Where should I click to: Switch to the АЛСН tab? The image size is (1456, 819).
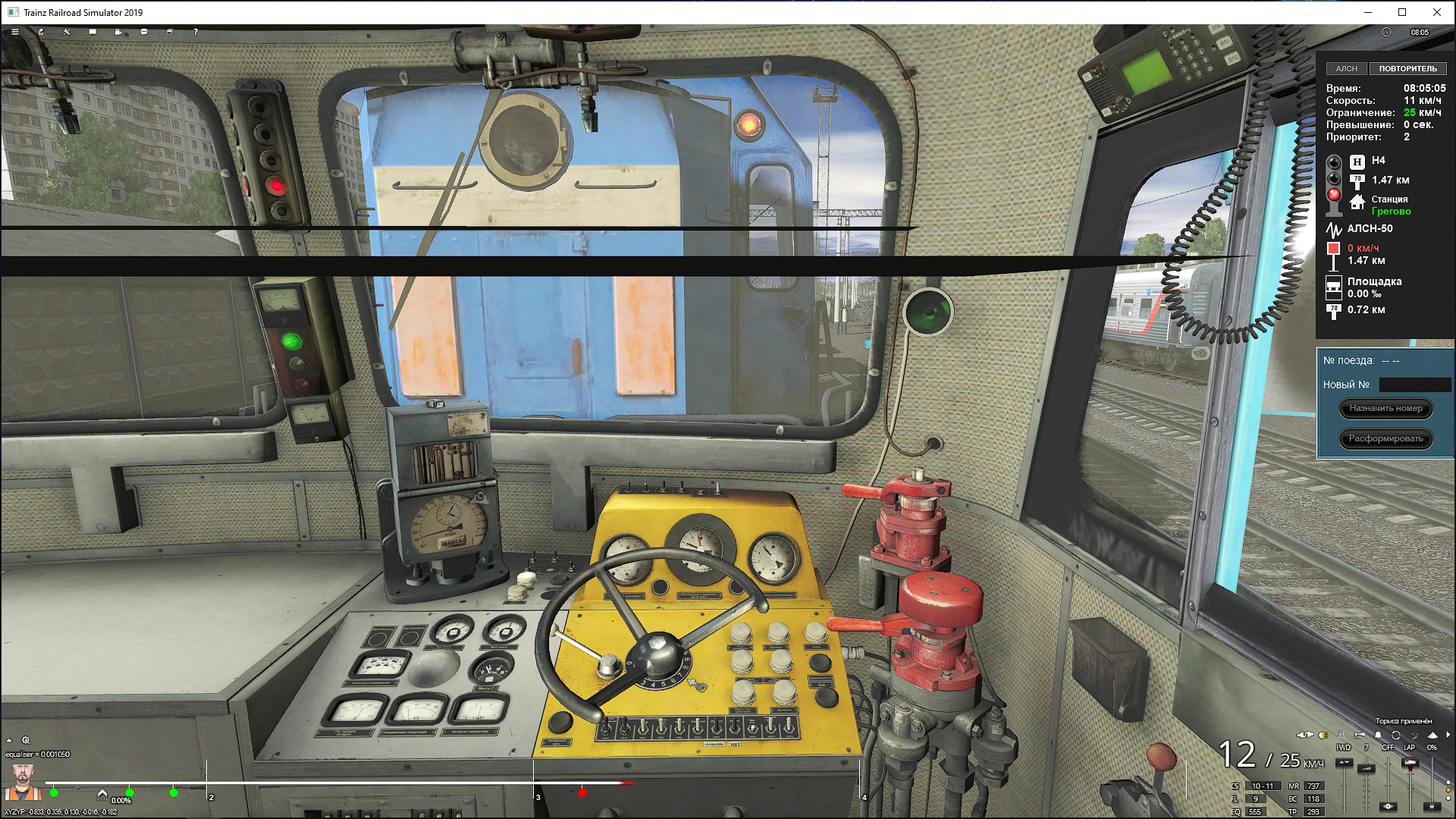click(1346, 68)
